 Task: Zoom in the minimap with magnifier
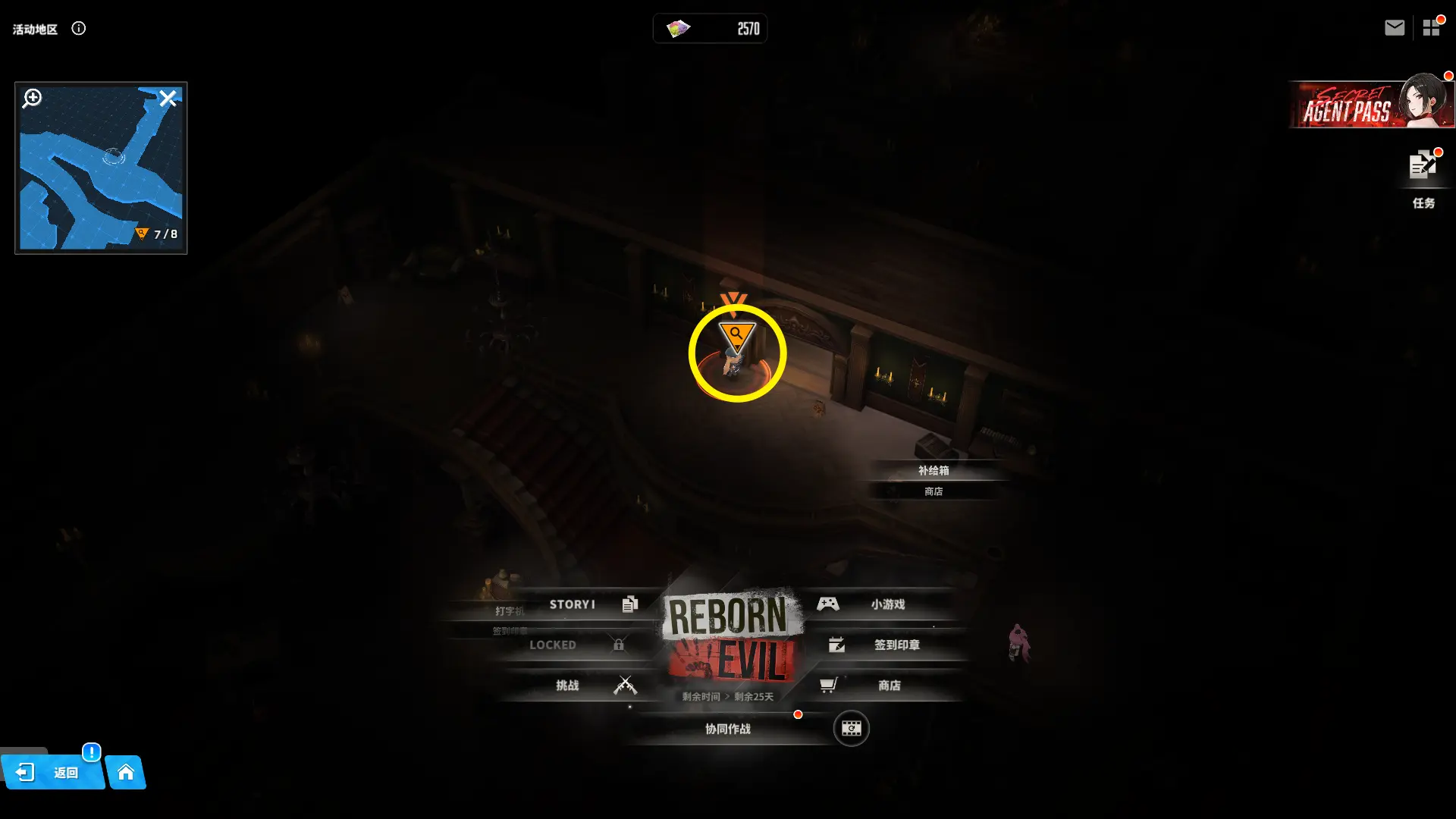[32, 98]
